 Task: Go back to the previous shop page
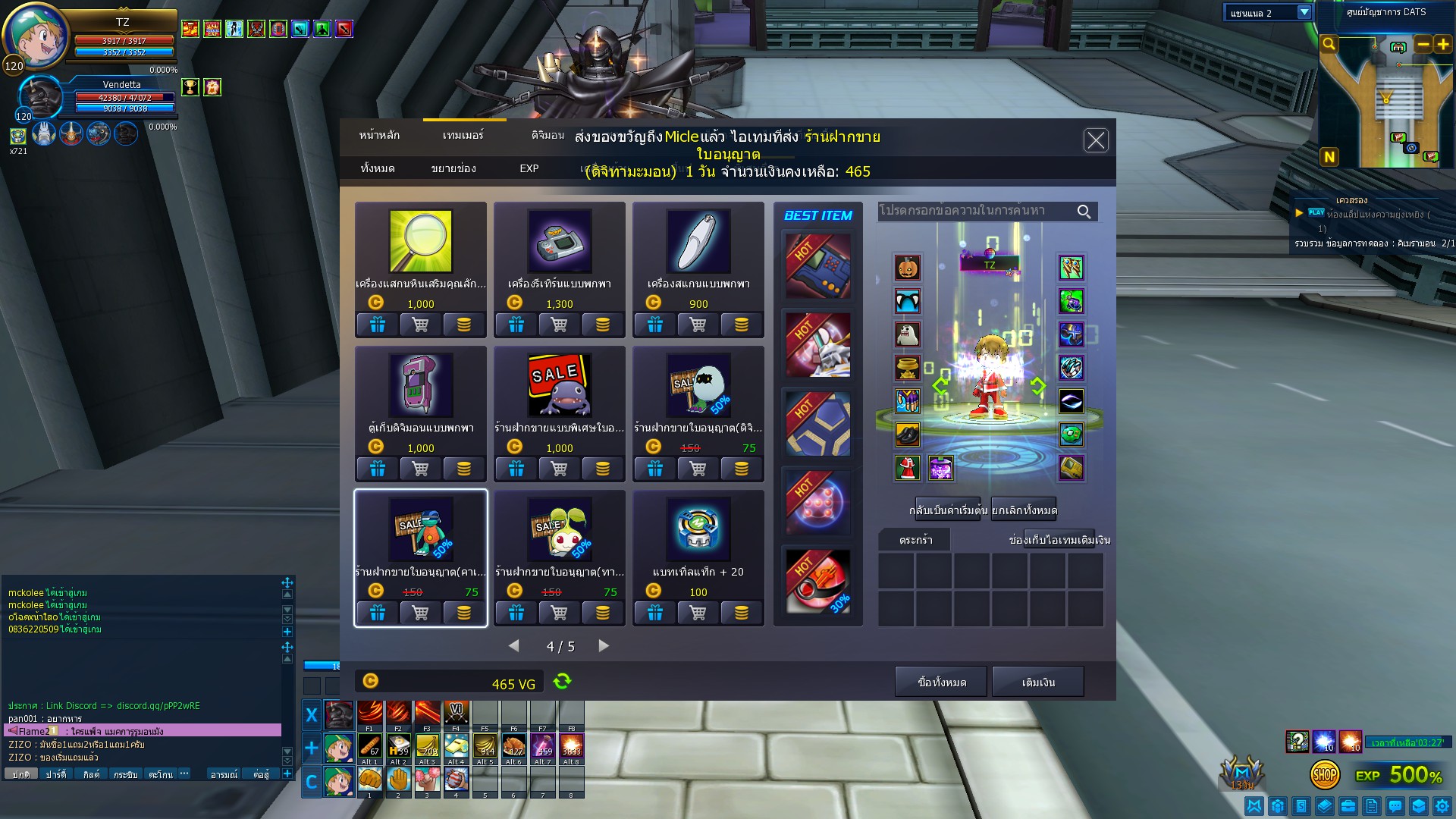coord(514,646)
